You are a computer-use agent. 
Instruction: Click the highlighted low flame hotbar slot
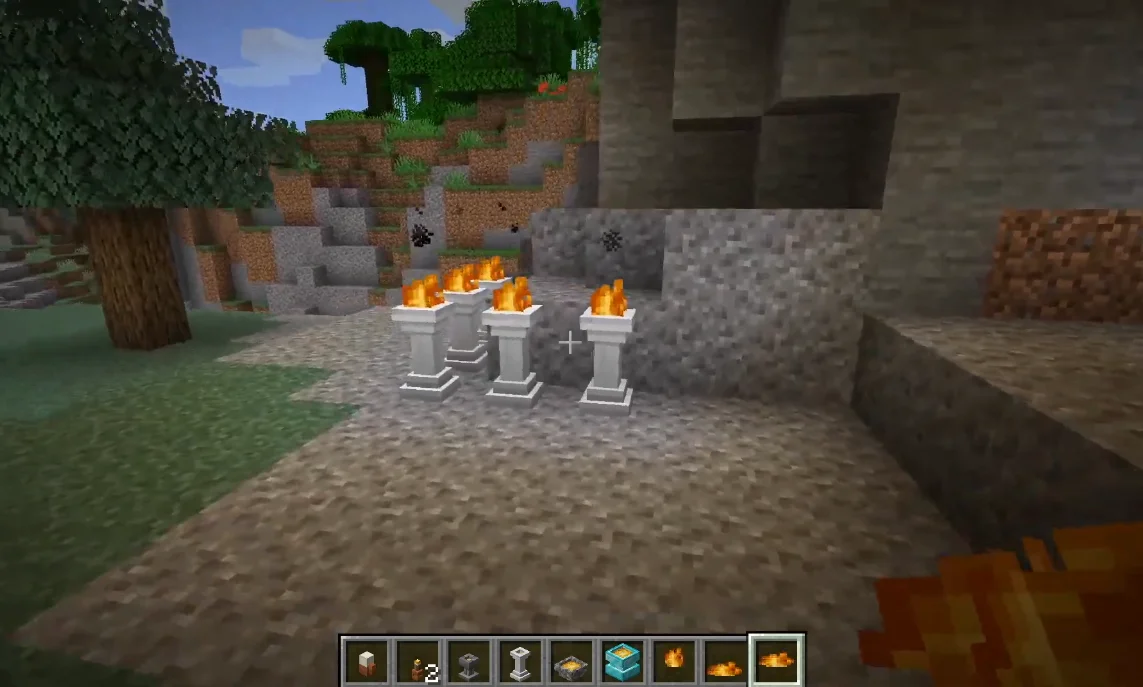pos(777,661)
